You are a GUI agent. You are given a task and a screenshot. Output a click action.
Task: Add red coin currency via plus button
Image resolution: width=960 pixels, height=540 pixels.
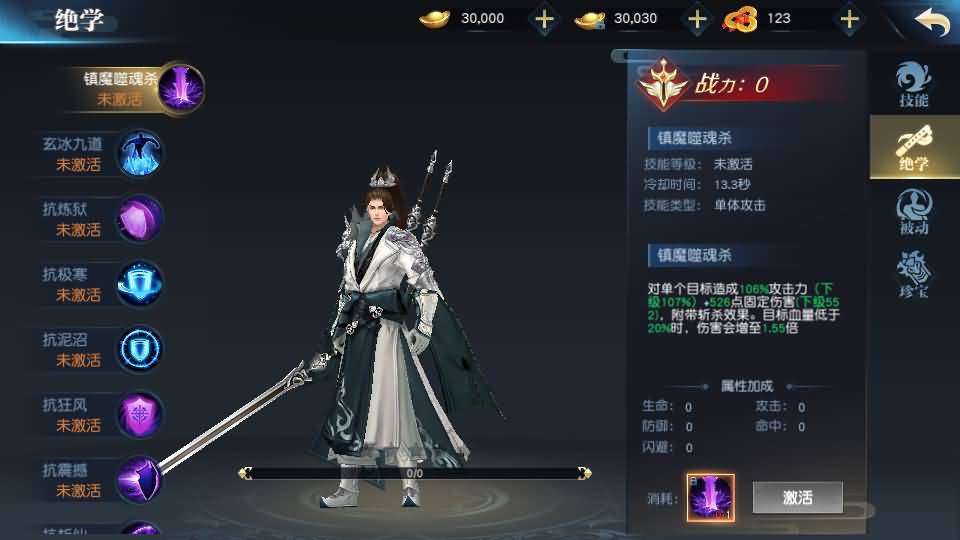(x=849, y=19)
